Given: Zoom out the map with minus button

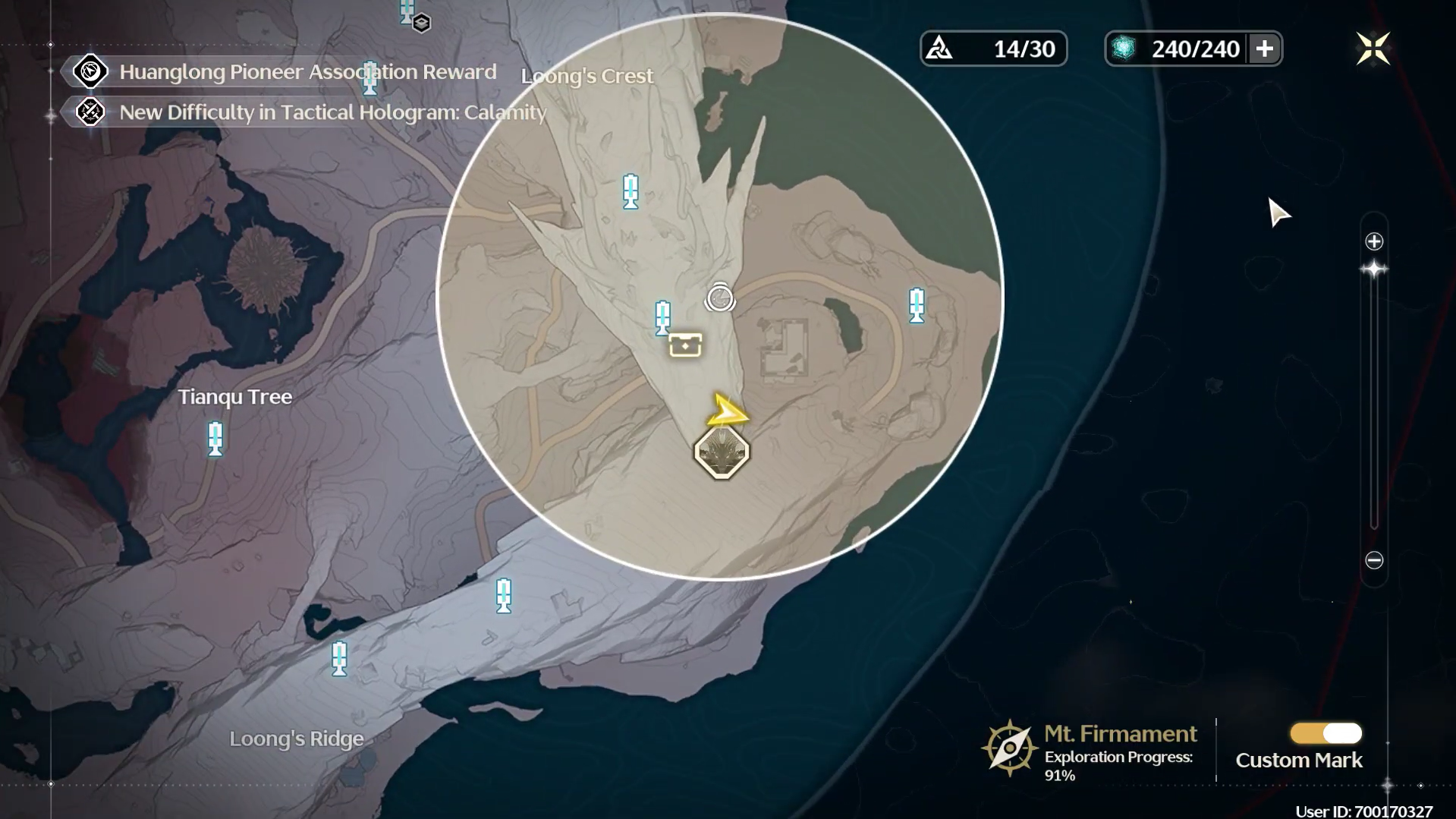Looking at the screenshot, I should [x=1374, y=560].
